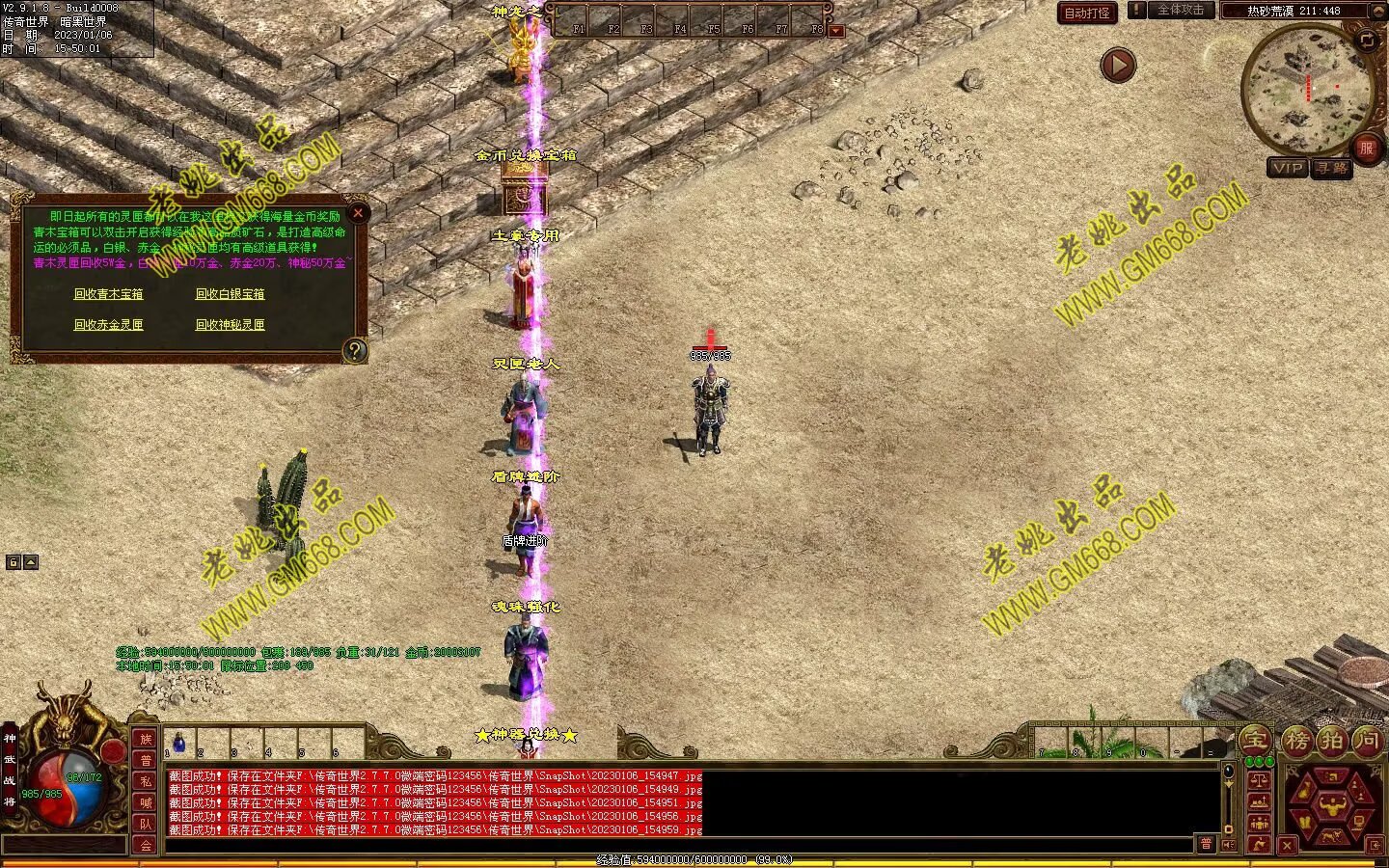Show the 榜 rankings panel
Screen dimensions: 1389x868
[x=1295, y=741]
